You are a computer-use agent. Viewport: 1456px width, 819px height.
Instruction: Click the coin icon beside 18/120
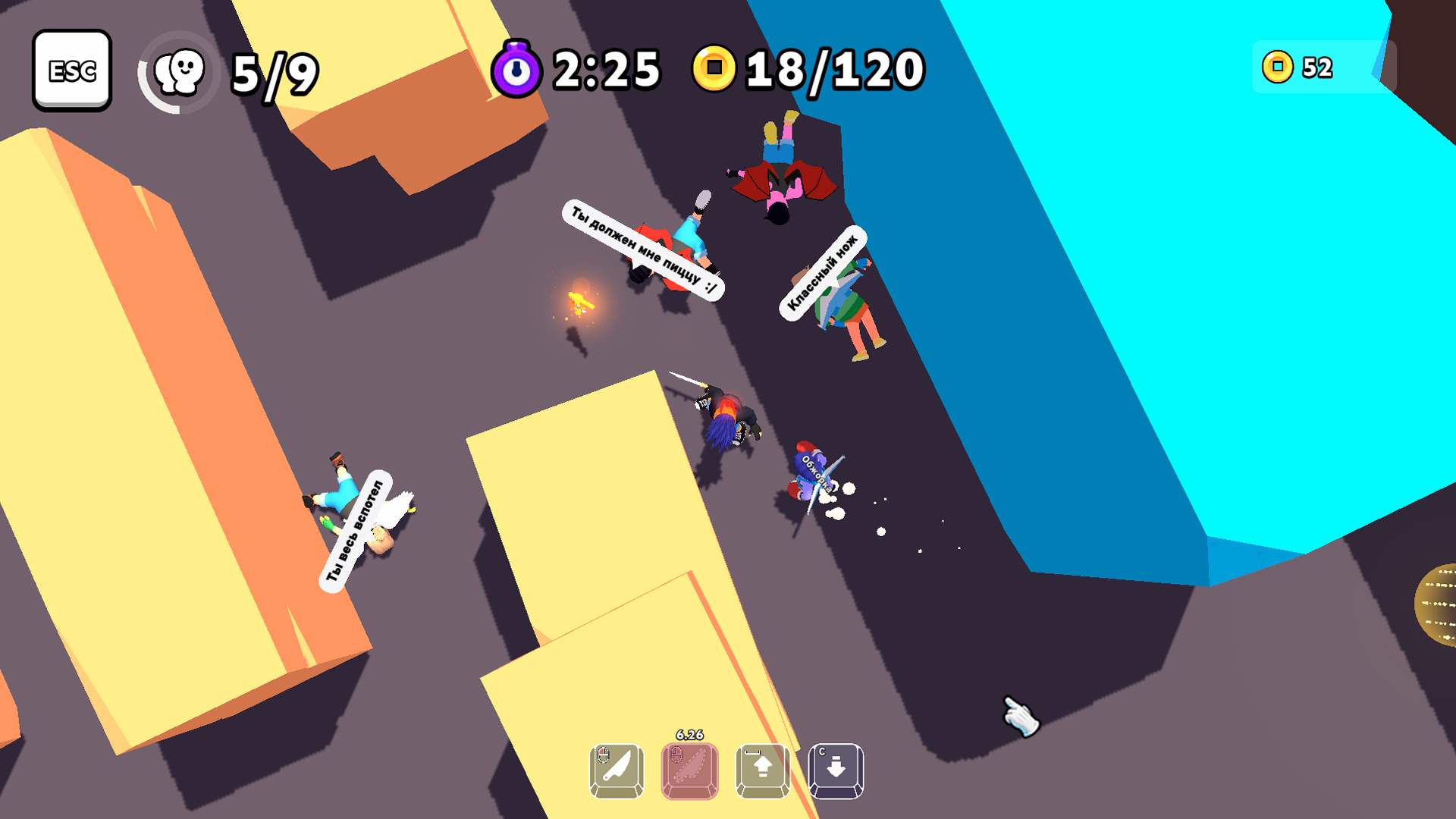[714, 71]
